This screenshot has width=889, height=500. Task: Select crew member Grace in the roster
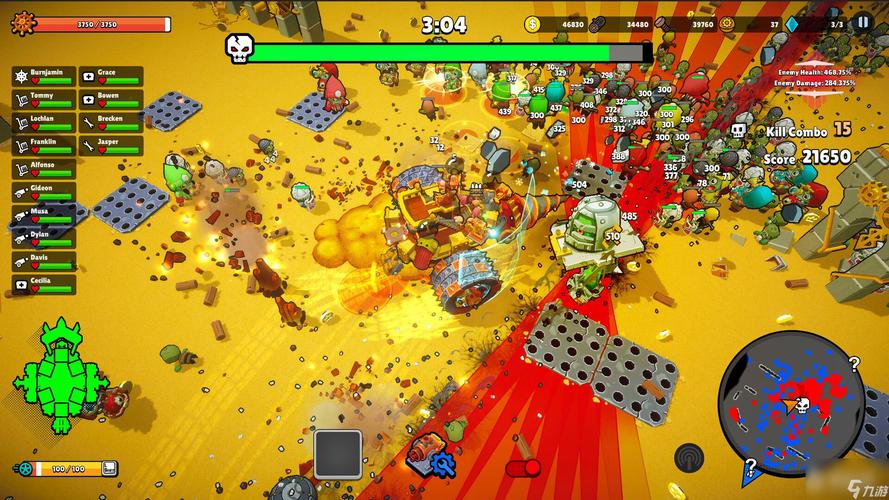tap(111, 76)
